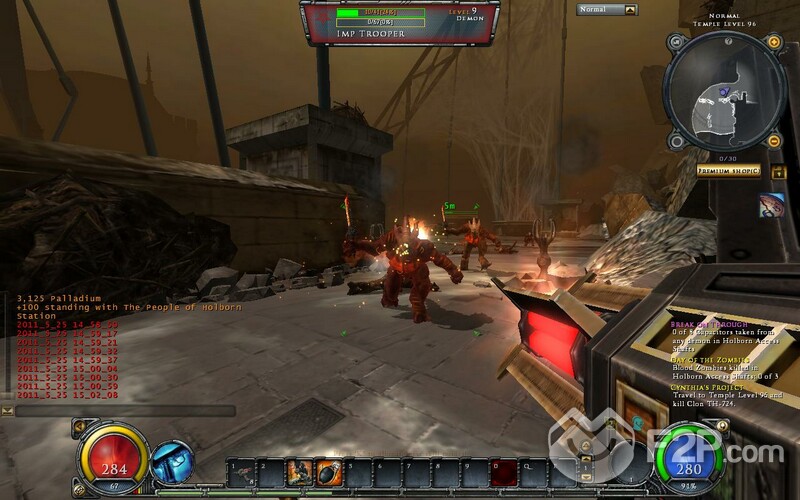Click the blue skill orb beside the health globe

[x=171, y=462]
